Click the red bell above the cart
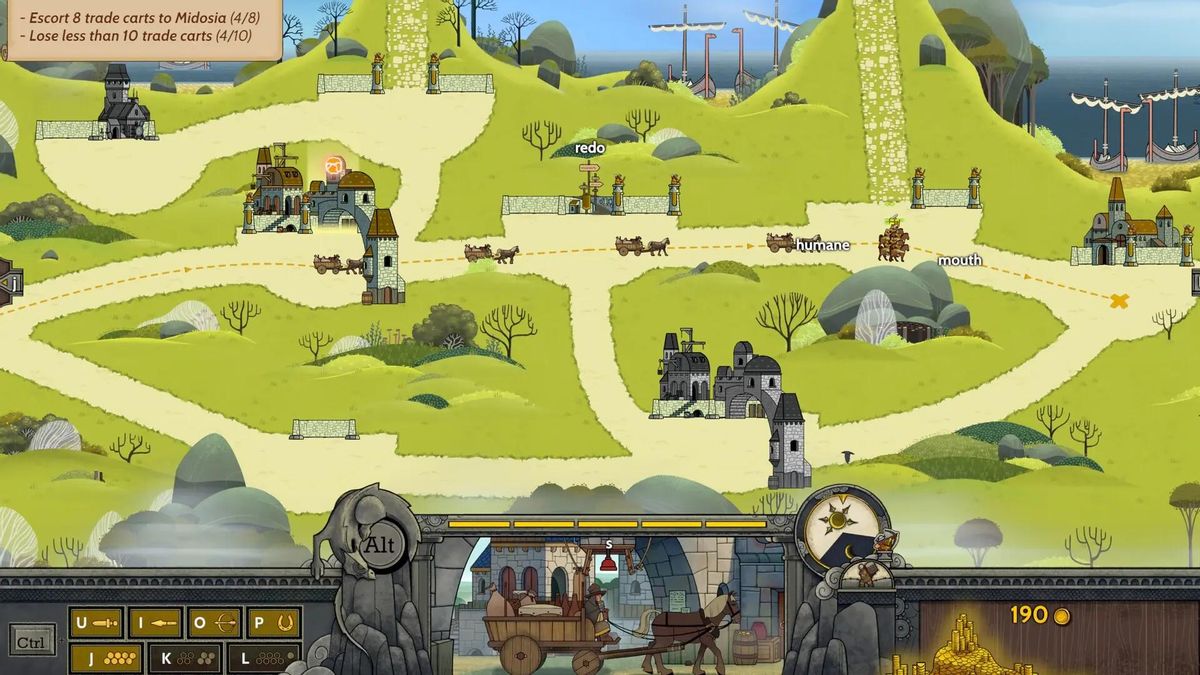The width and height of the screenshot is (1200, 675). click(608, 562)
